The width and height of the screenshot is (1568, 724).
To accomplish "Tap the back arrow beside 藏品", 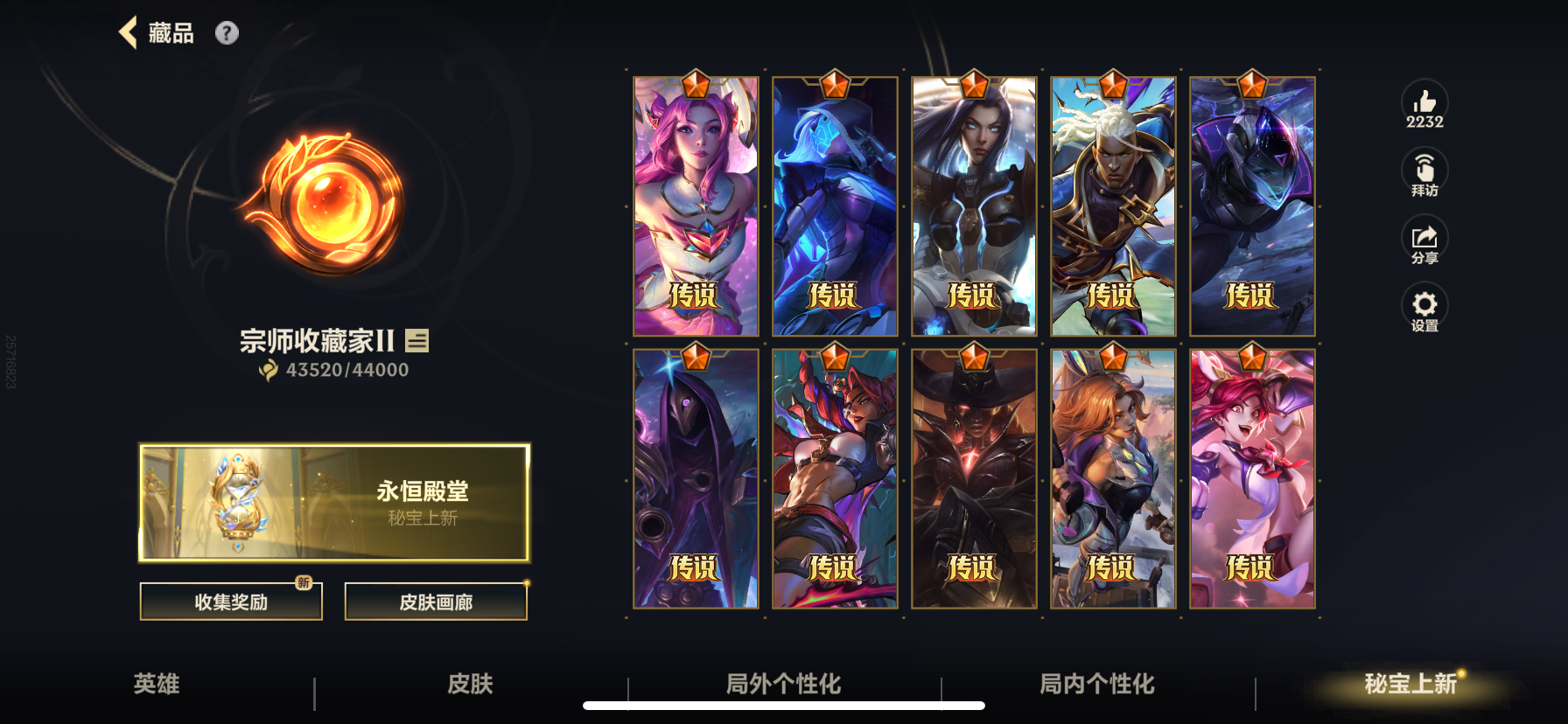I will coord(129,31).
